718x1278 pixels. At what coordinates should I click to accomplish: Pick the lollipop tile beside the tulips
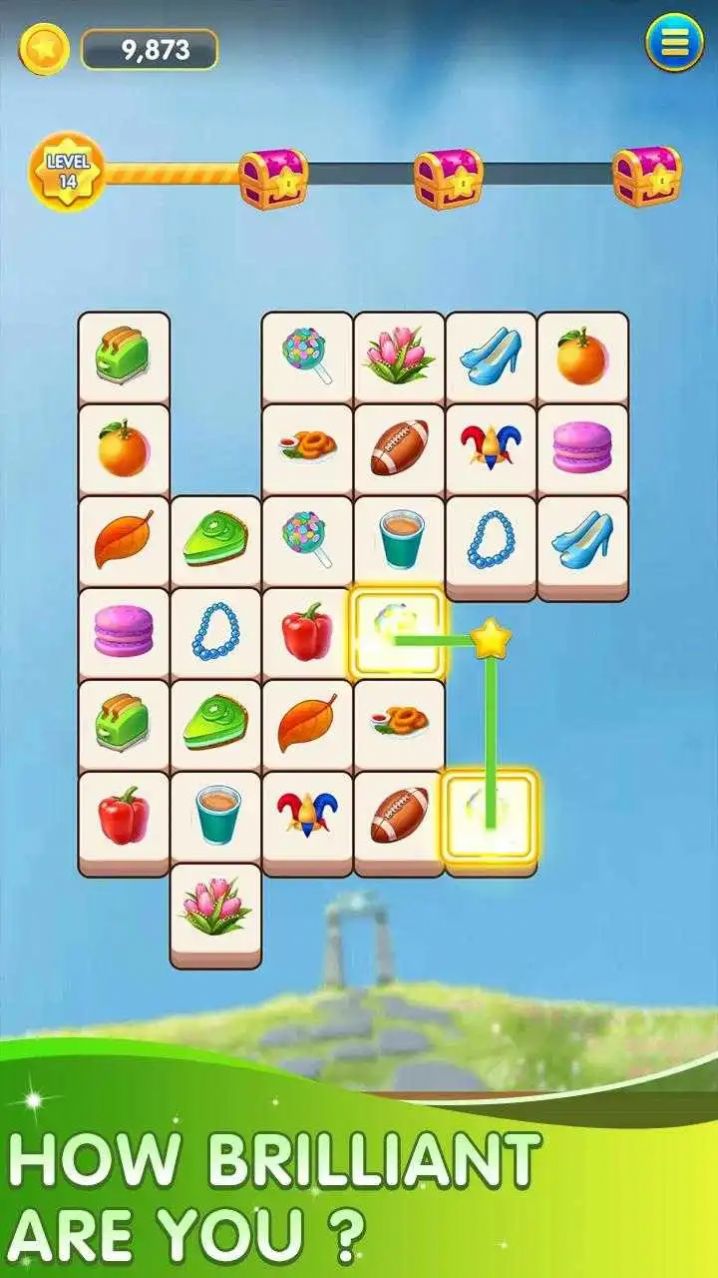point(307,355)
